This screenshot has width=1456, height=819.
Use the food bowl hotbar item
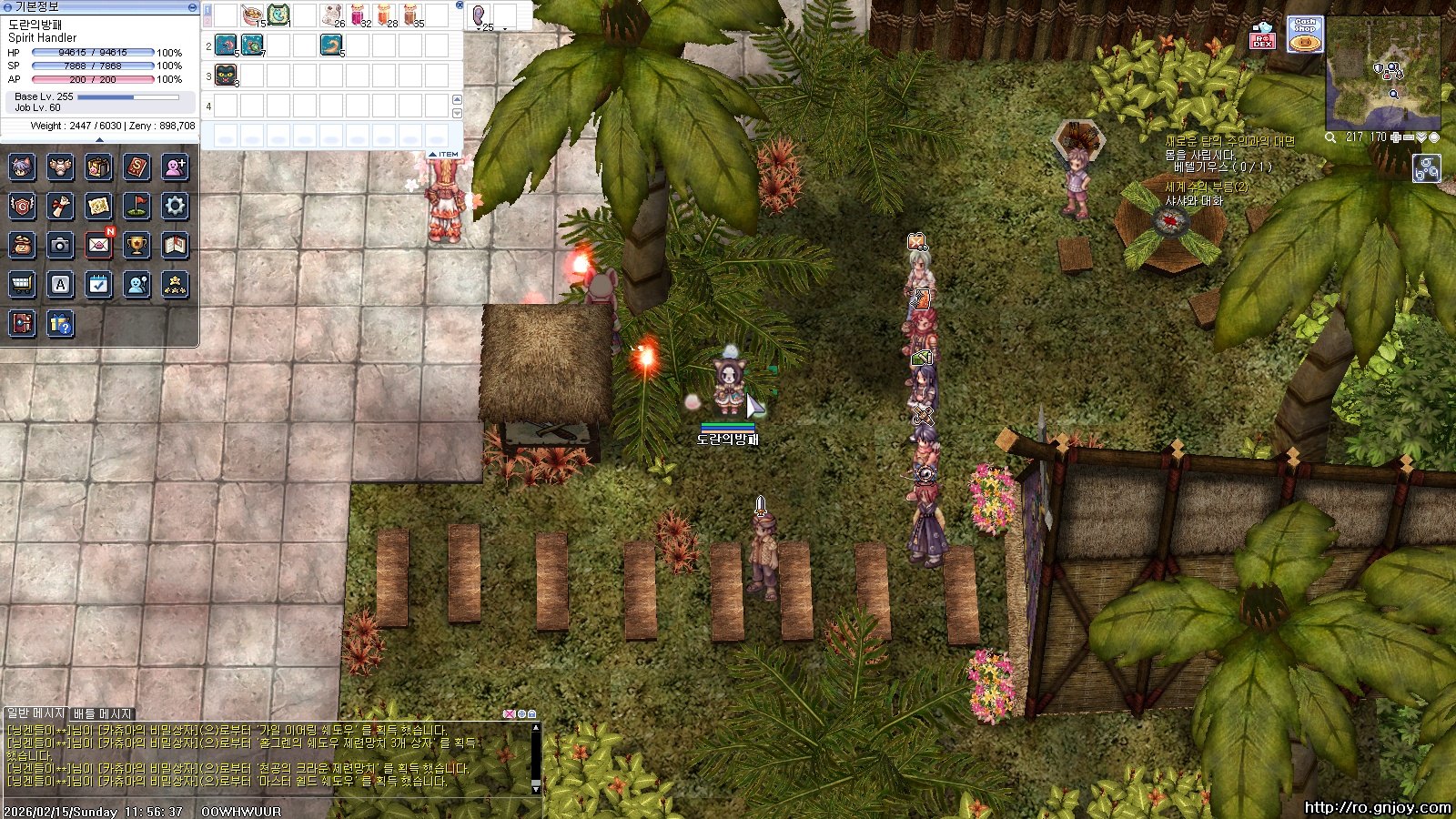(252, 15)
